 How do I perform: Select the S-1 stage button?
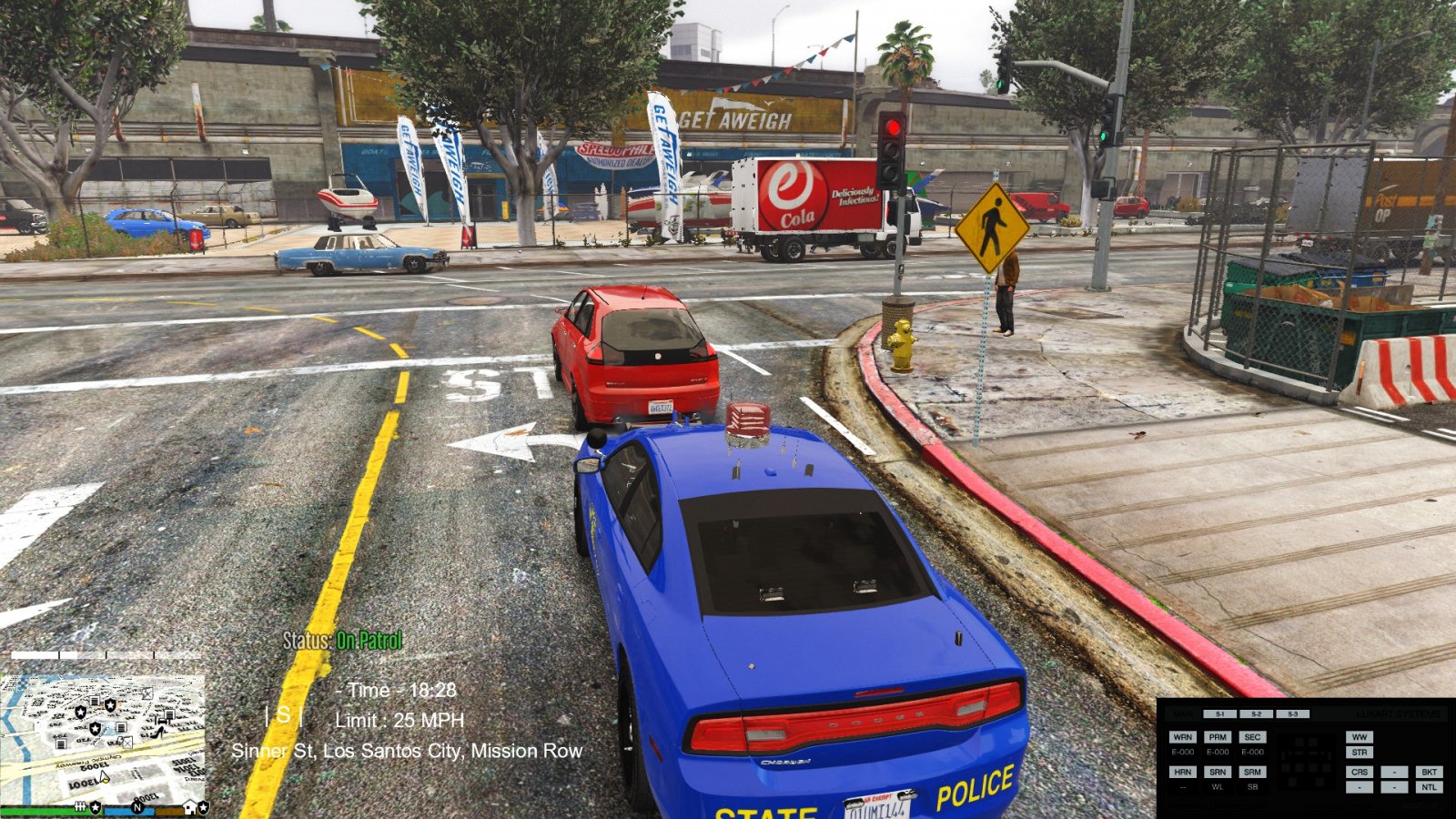(1219, 714)
